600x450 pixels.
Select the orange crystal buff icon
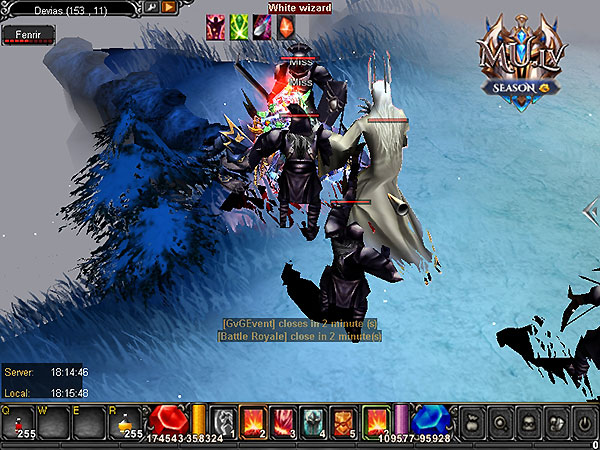click(285, 28)
